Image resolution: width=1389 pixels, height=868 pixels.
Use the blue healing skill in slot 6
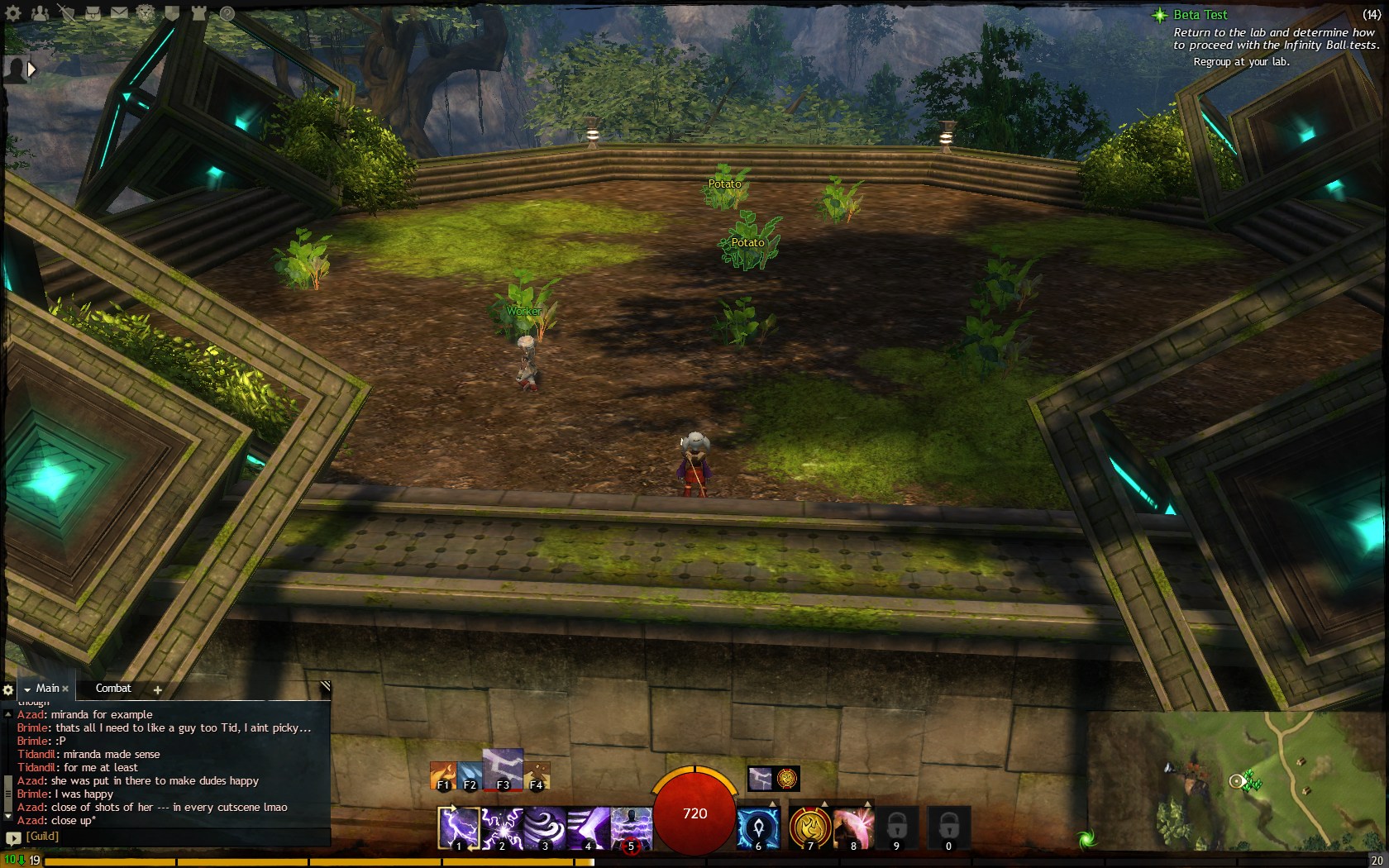click(757, 828)
